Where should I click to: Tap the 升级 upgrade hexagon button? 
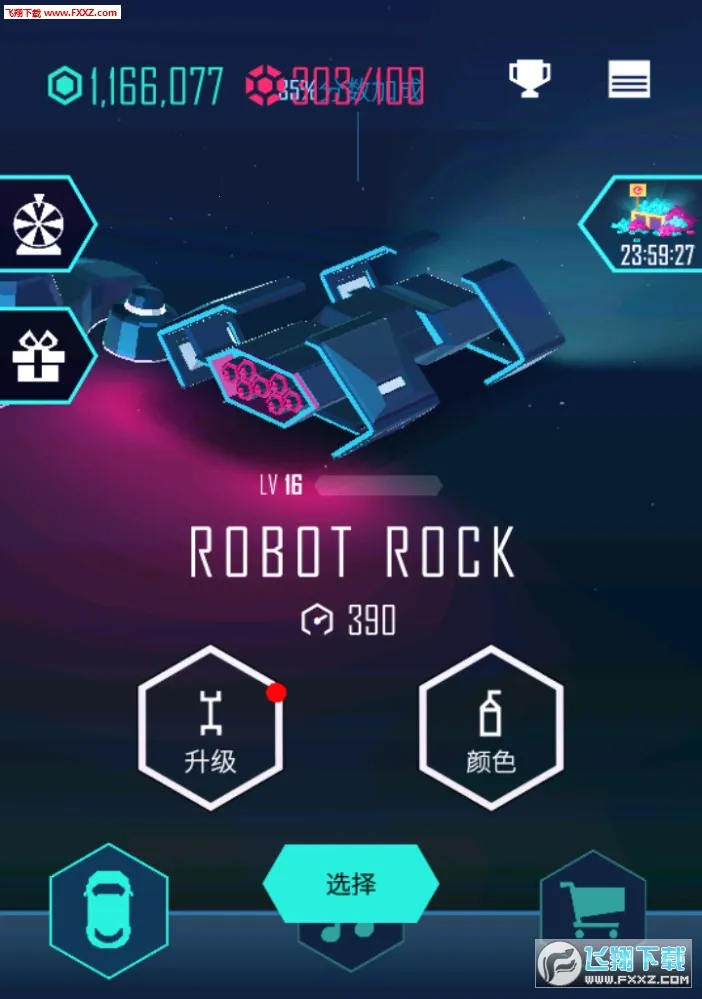coord(210,727)
